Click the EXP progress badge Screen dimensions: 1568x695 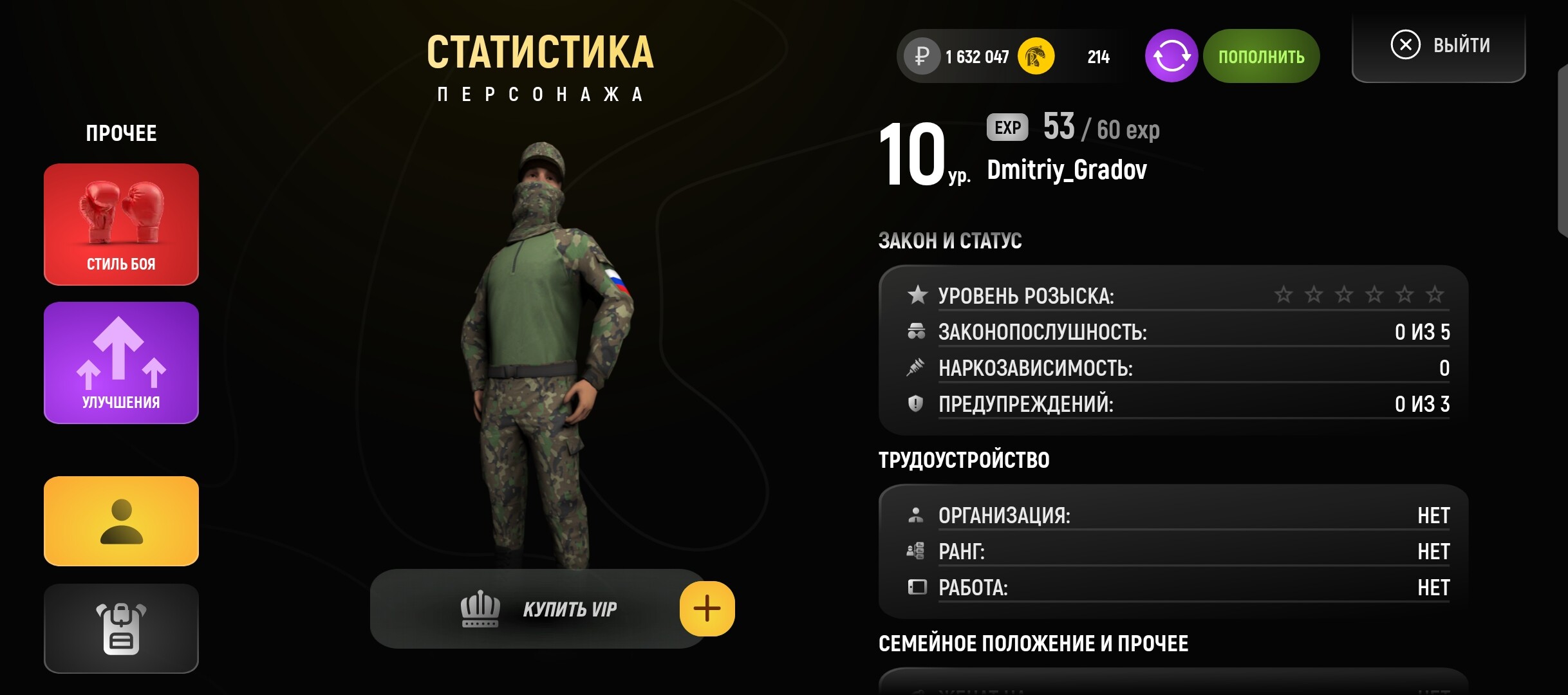pyautogui.click(x=1007, y=127)
